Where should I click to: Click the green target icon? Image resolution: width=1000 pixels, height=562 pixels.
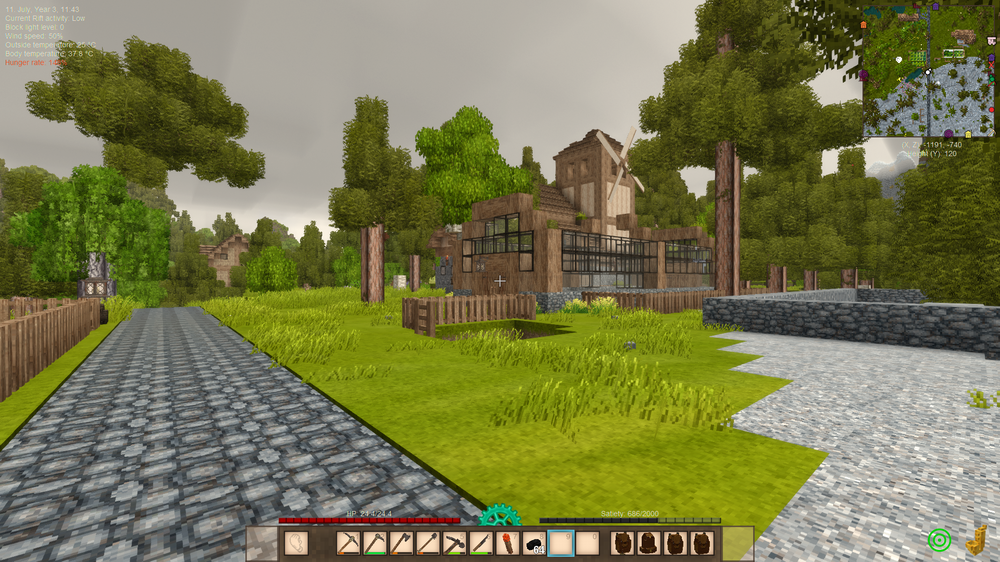938,540
